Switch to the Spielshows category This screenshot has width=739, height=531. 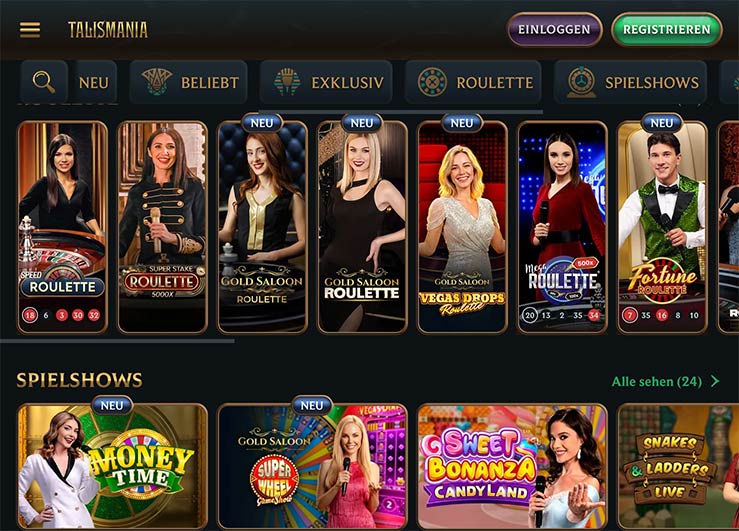pyautogui.click(x=630, y=83)
